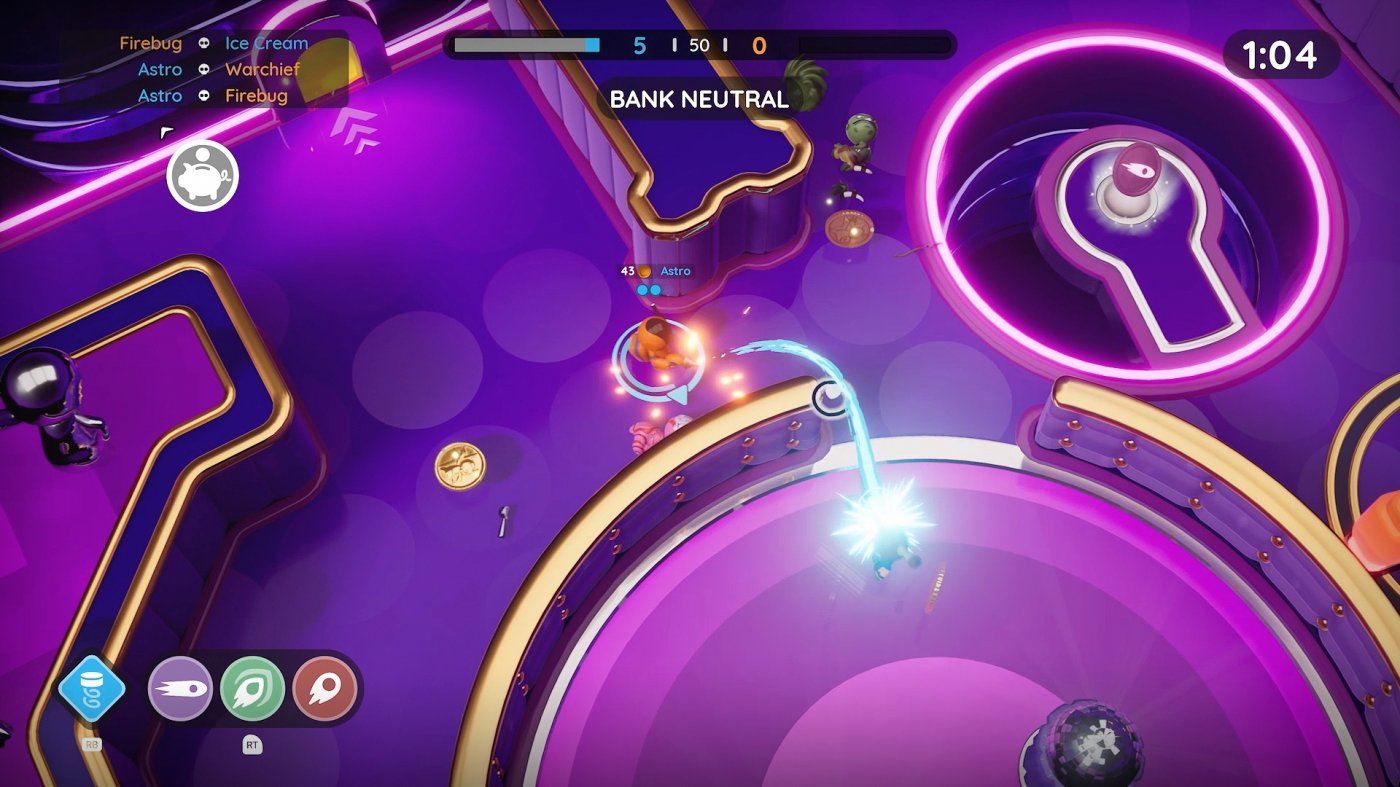Toggle the second blue charge dot under Astro
1400x787 pixels.
coord(657,287)
